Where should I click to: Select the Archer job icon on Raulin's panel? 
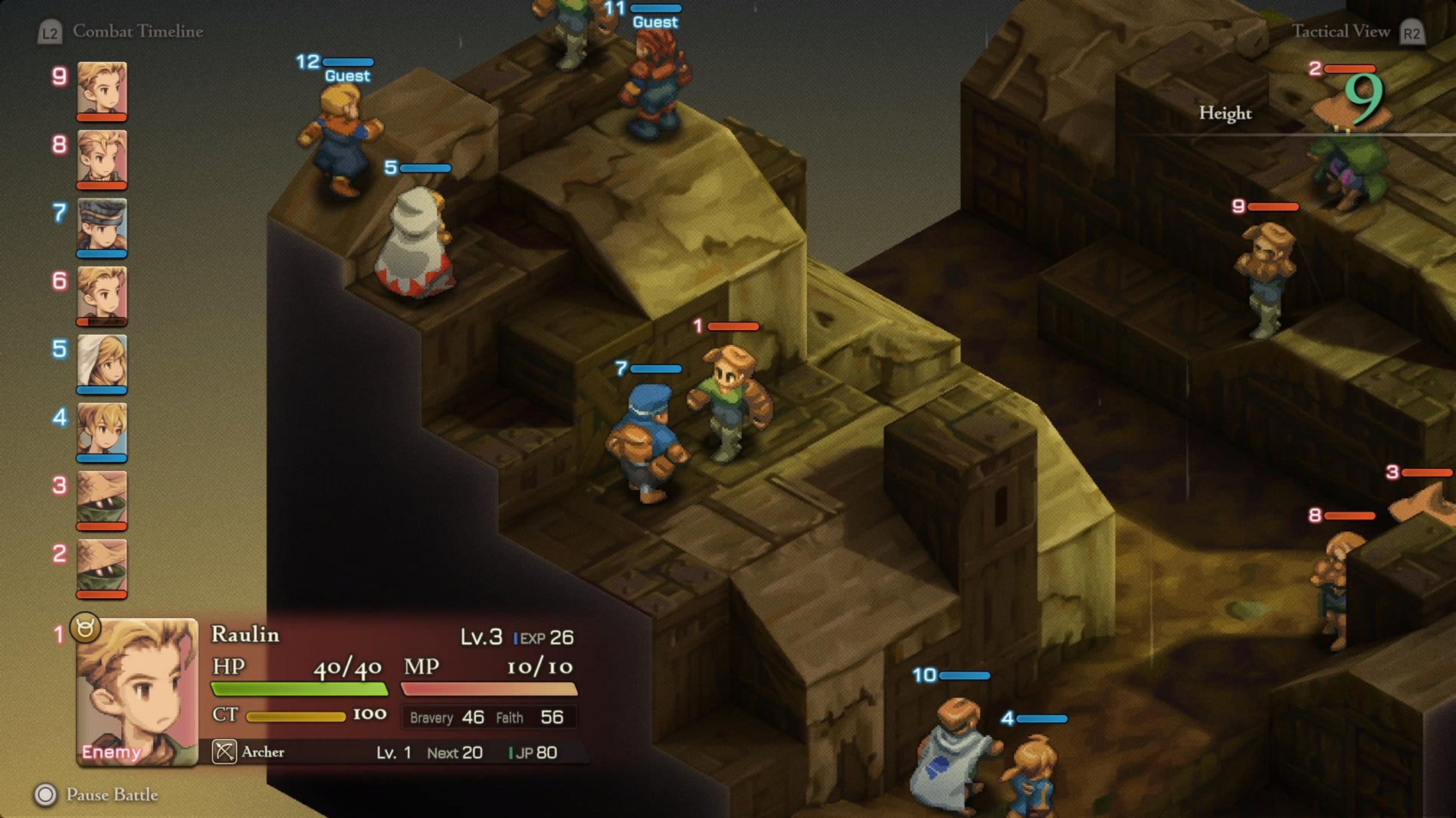[x=223, y=751]
